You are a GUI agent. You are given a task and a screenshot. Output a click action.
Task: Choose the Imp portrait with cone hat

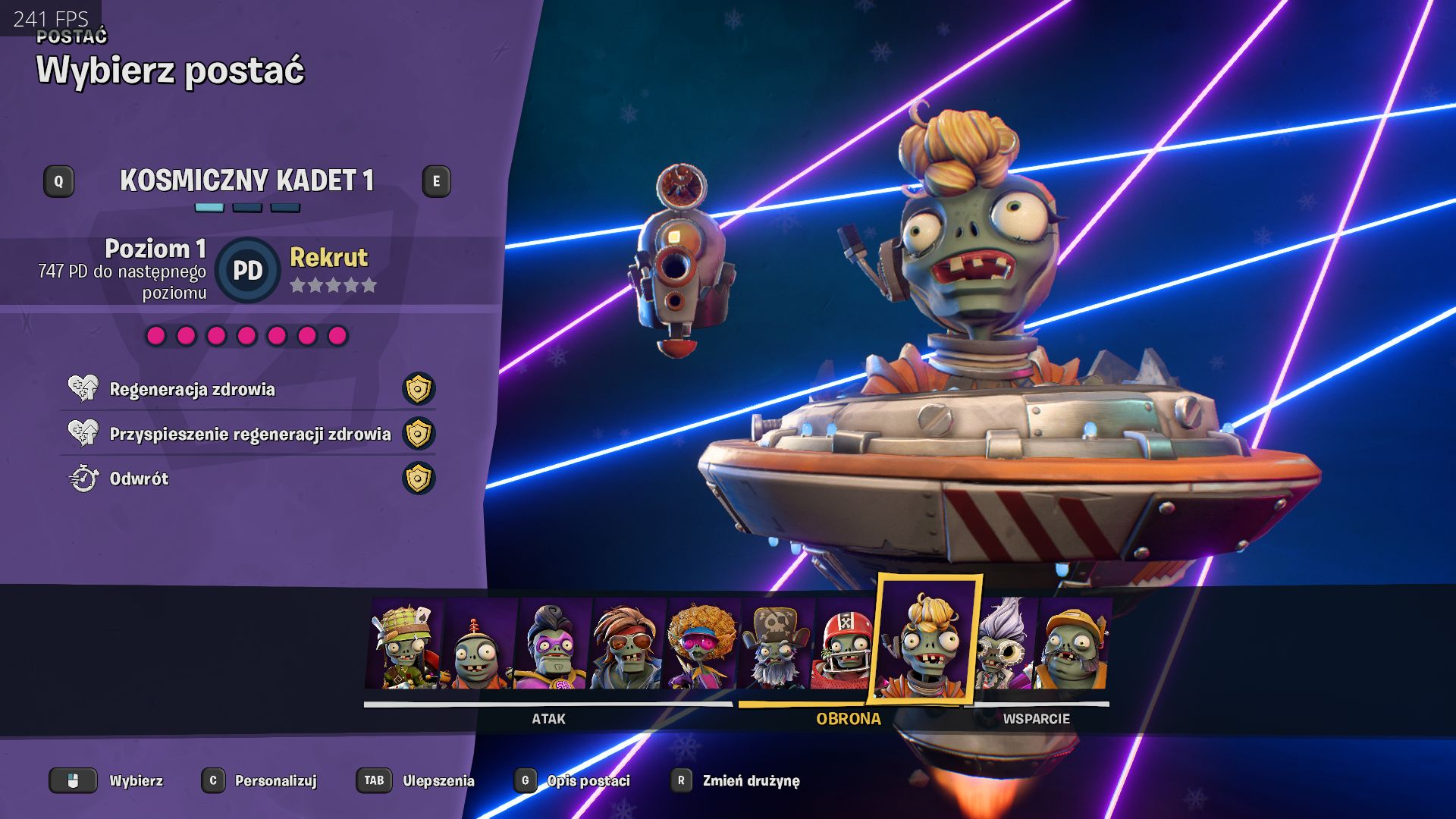tap(478, 645)
